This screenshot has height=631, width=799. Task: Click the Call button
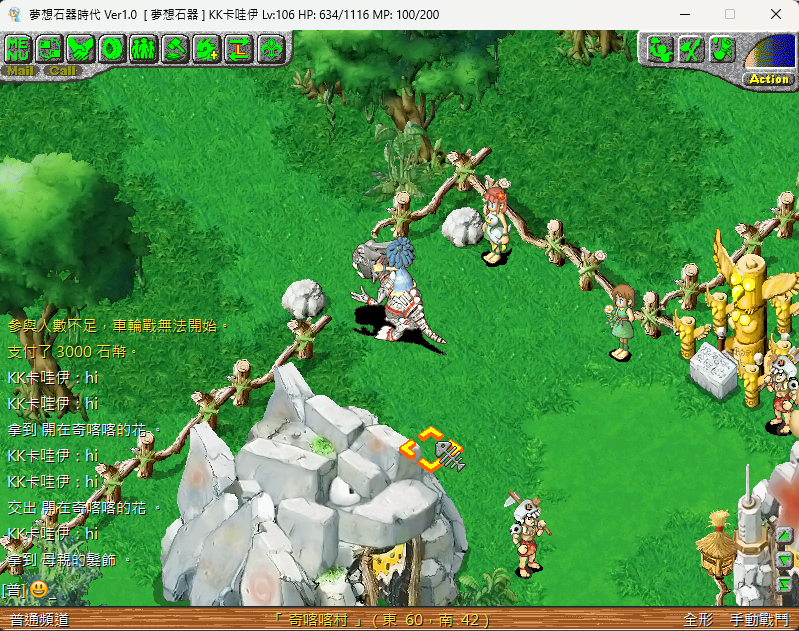62,71
